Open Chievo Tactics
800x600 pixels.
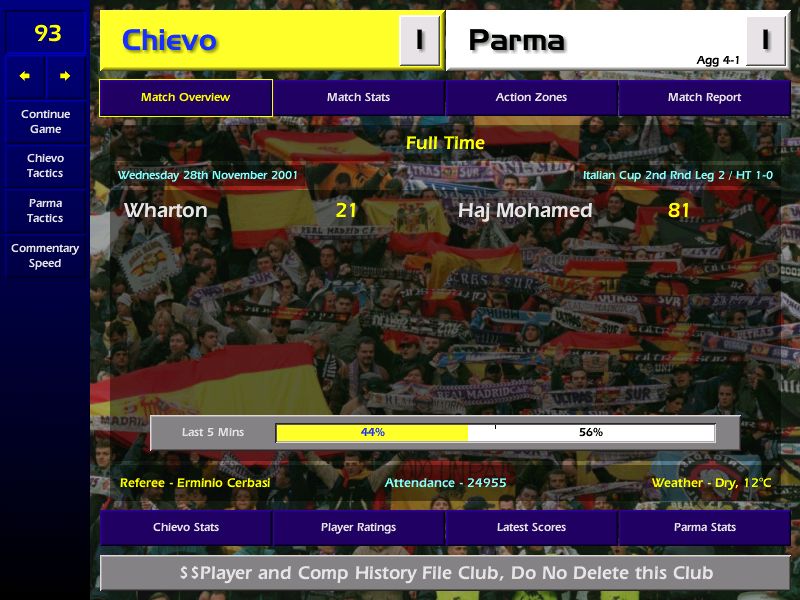tap(45, 166)
